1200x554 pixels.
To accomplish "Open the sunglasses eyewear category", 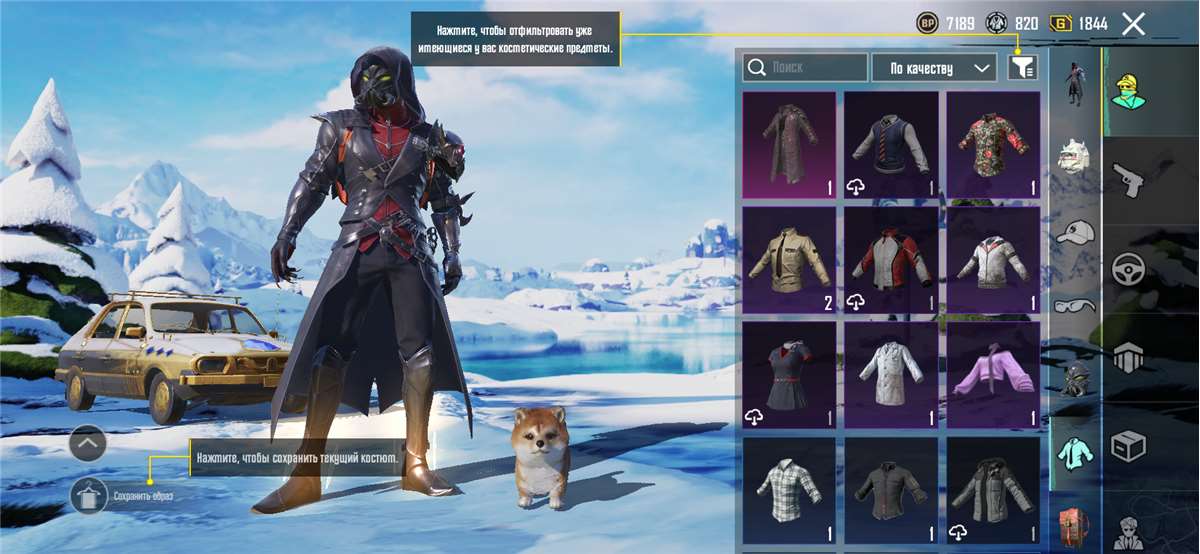I will point(1075,305).
